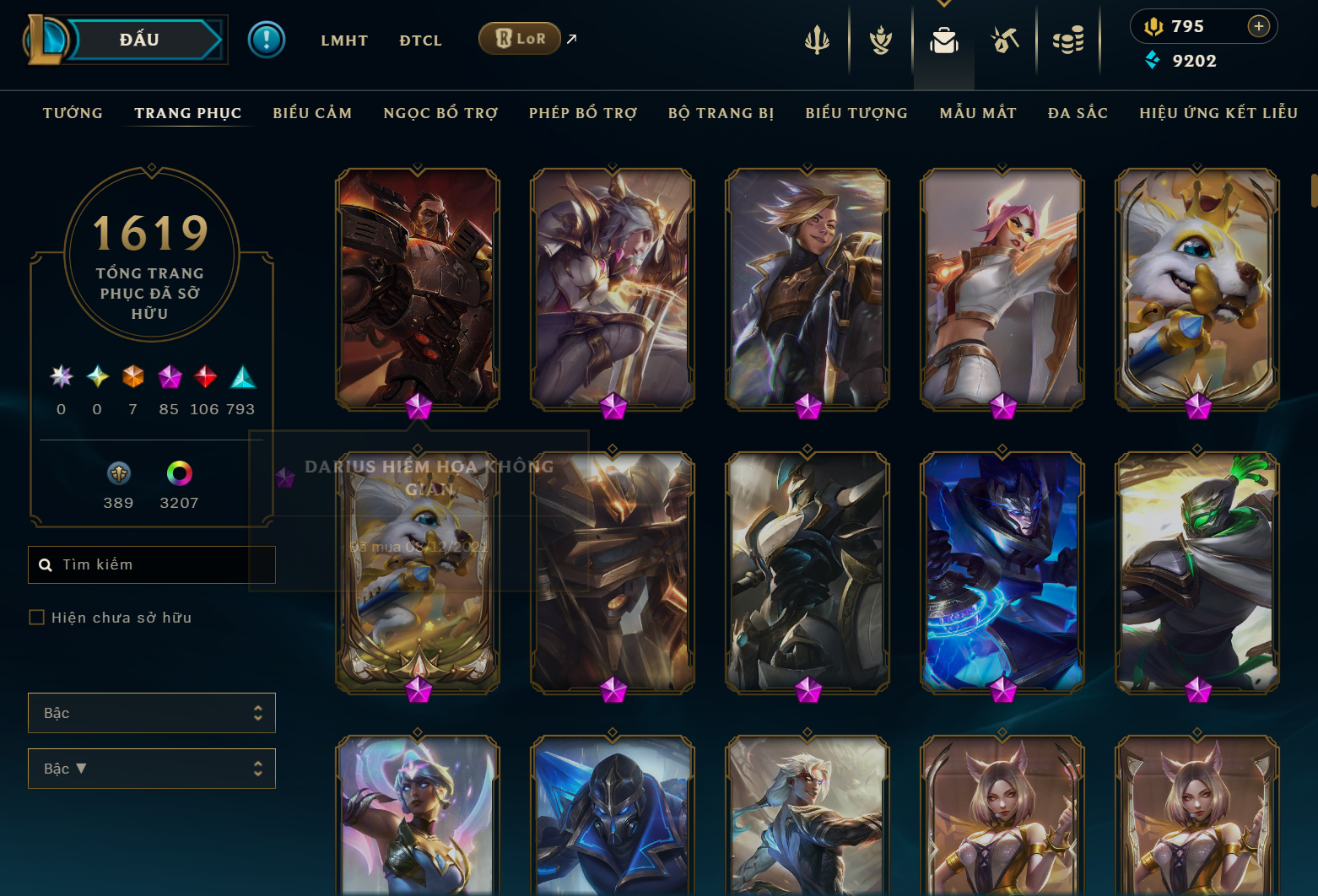The image size is (1318, 896).
Task: Click the honor crest icon
Action: (880, 40)
